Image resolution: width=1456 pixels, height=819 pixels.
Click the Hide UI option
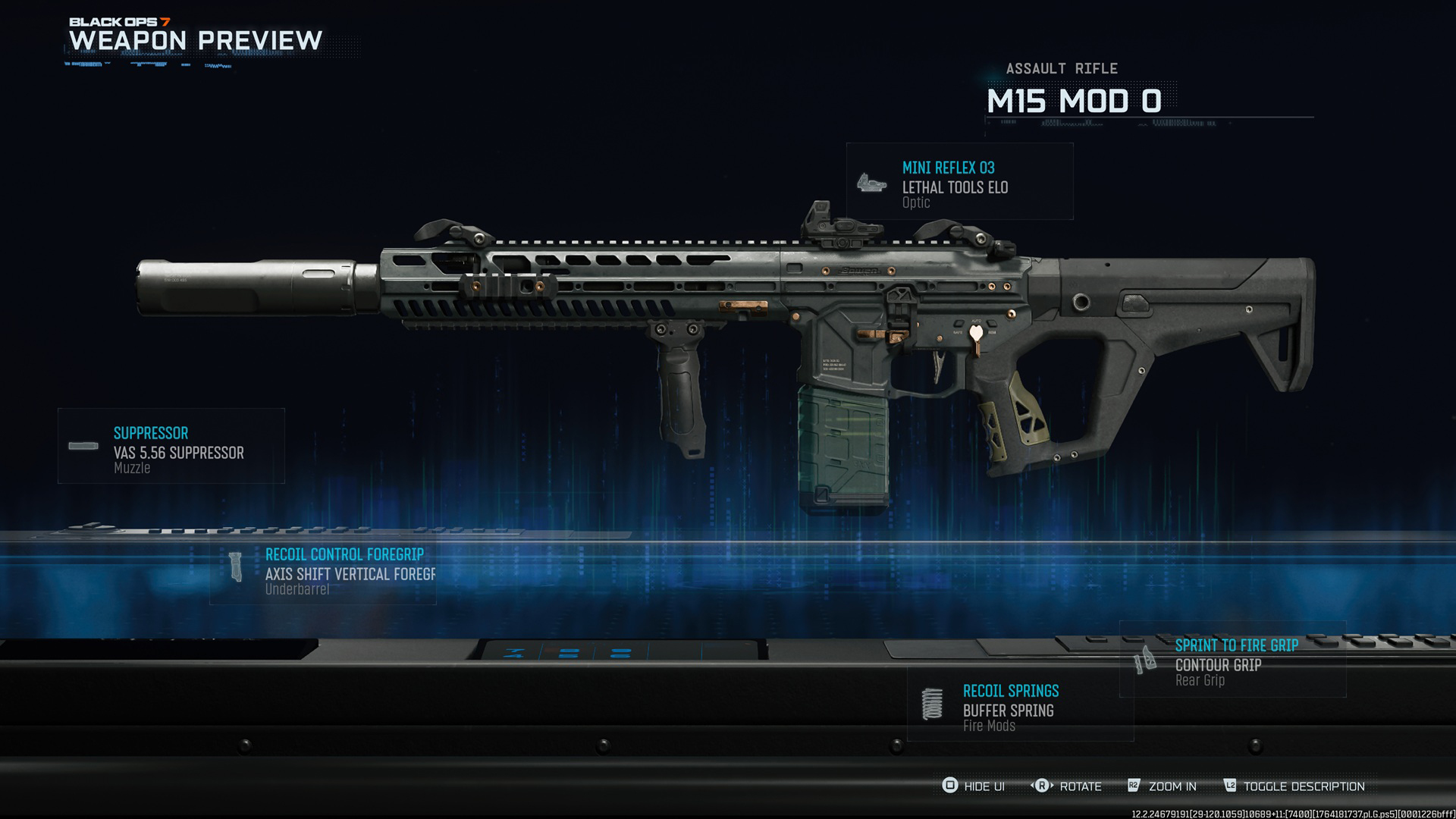(974, 786)
